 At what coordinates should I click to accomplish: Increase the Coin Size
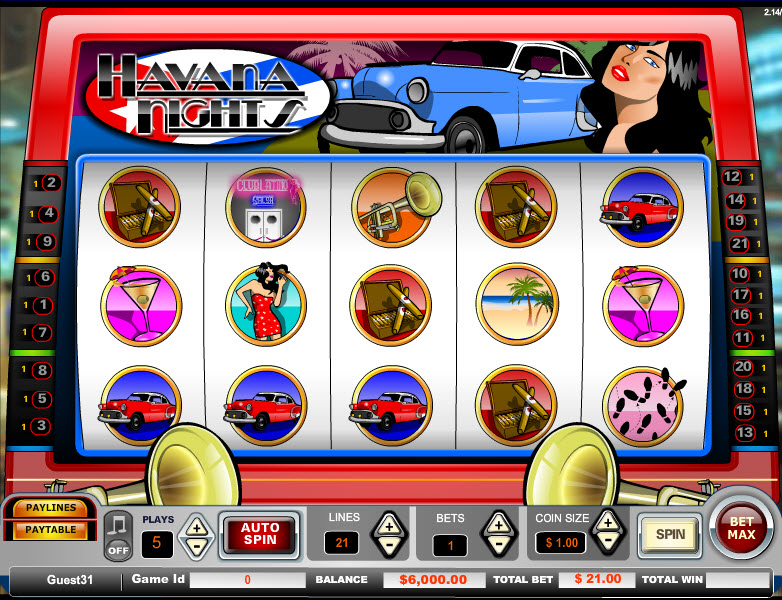[x=607, y=520]
